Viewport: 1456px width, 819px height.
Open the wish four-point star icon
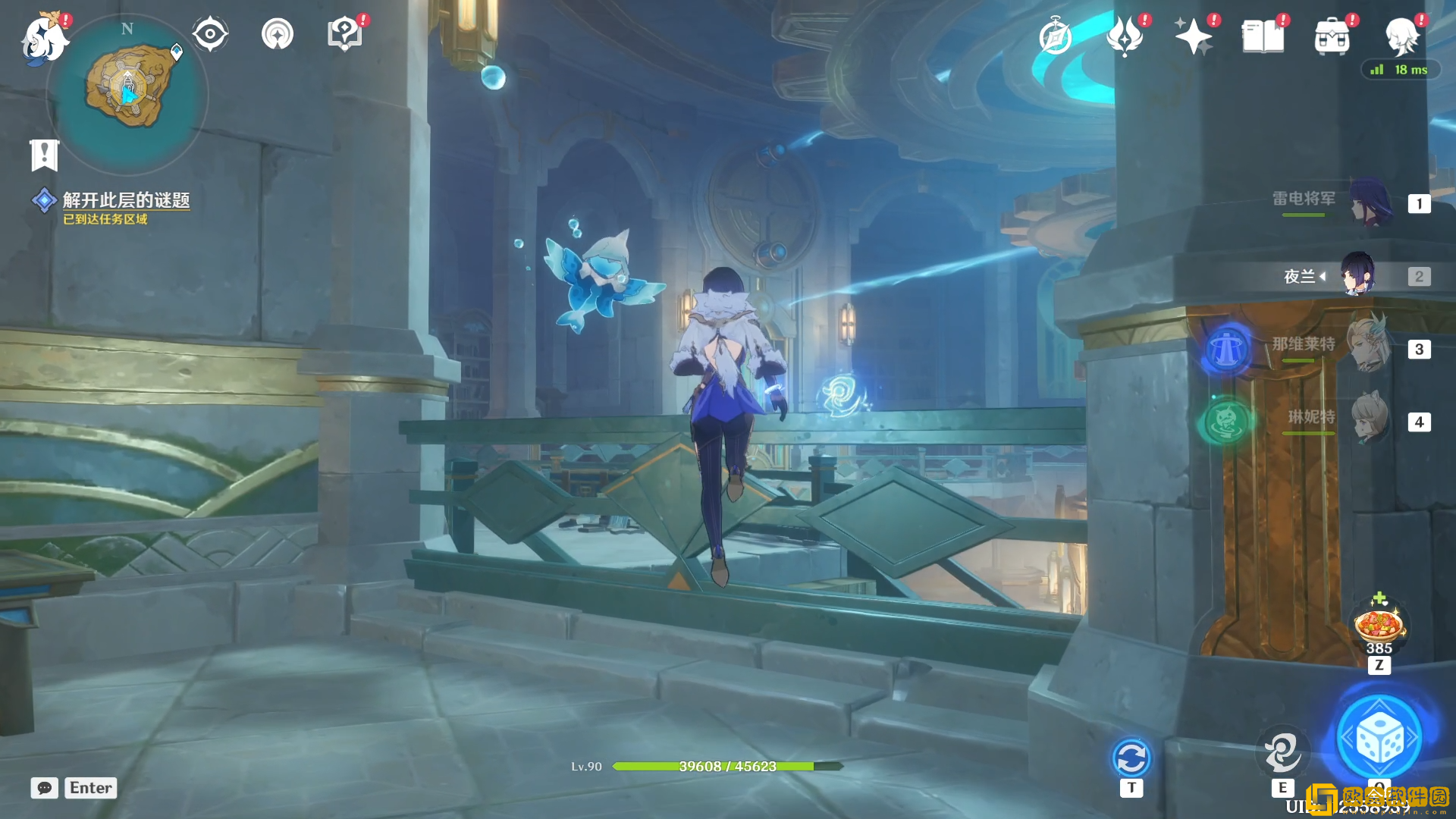[1193, 36]
